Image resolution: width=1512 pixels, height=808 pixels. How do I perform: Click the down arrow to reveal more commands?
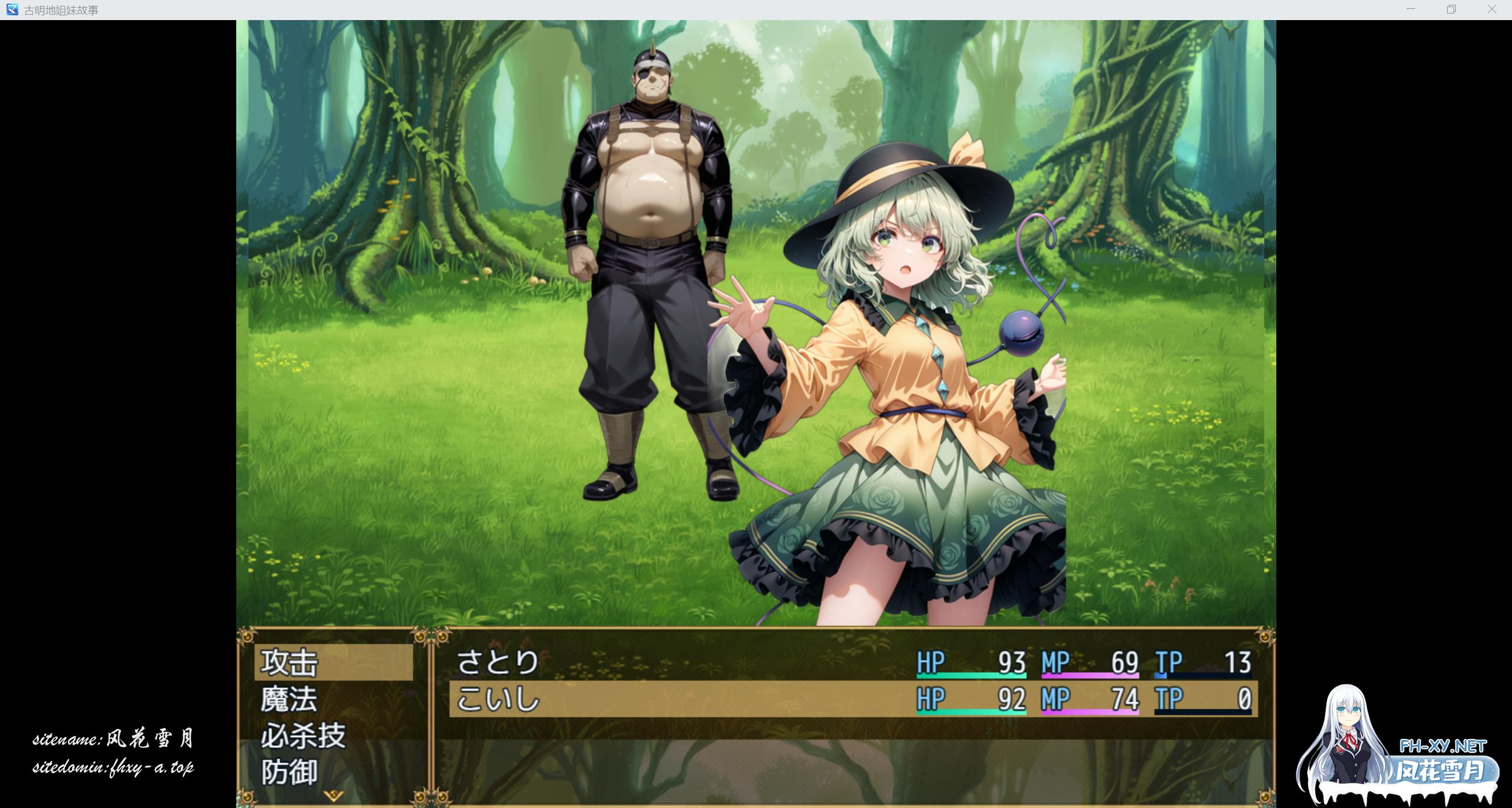coord(333,794)
